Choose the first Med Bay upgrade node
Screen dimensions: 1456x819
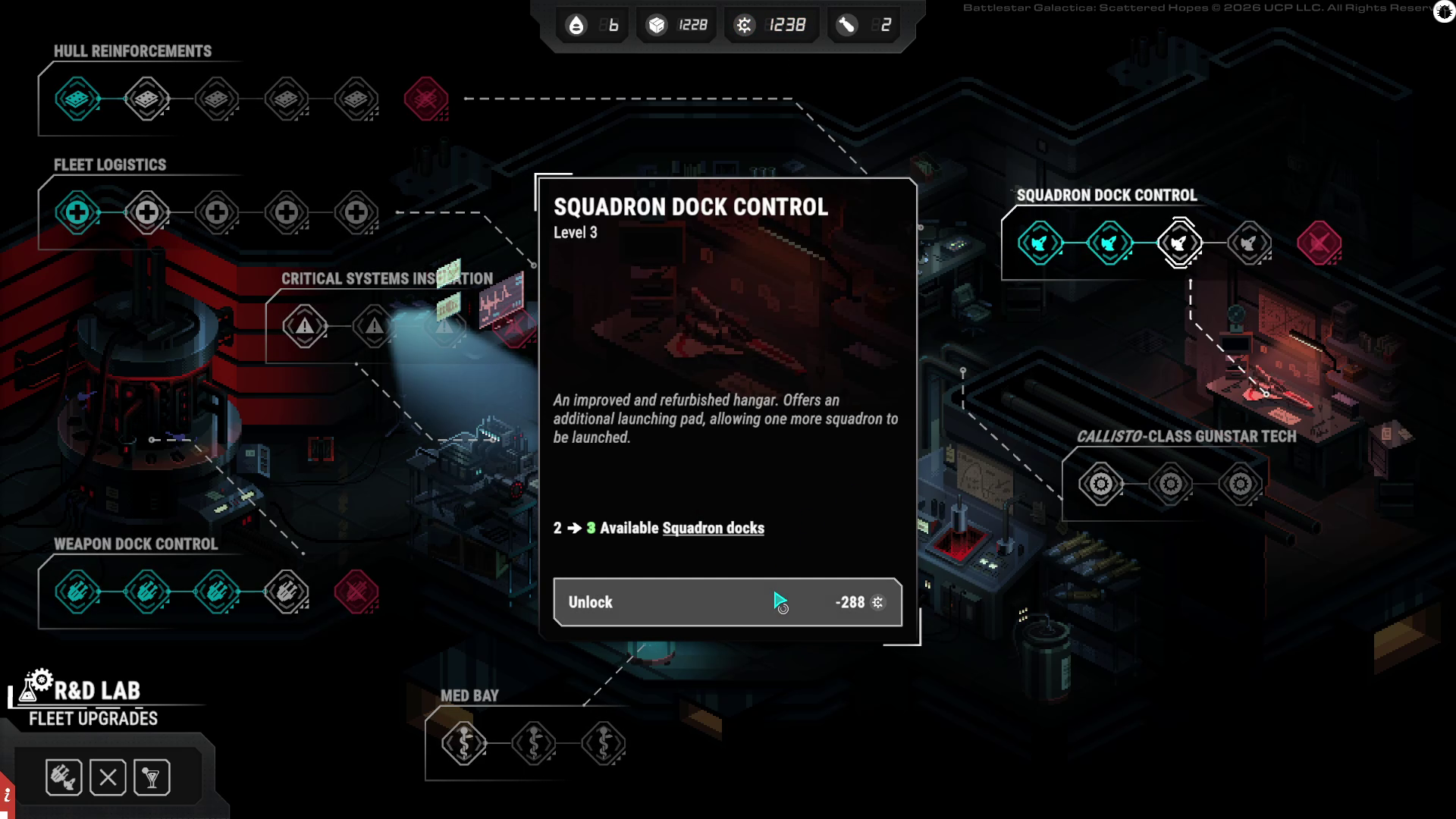pyautogui.click(x=463, y=743)
